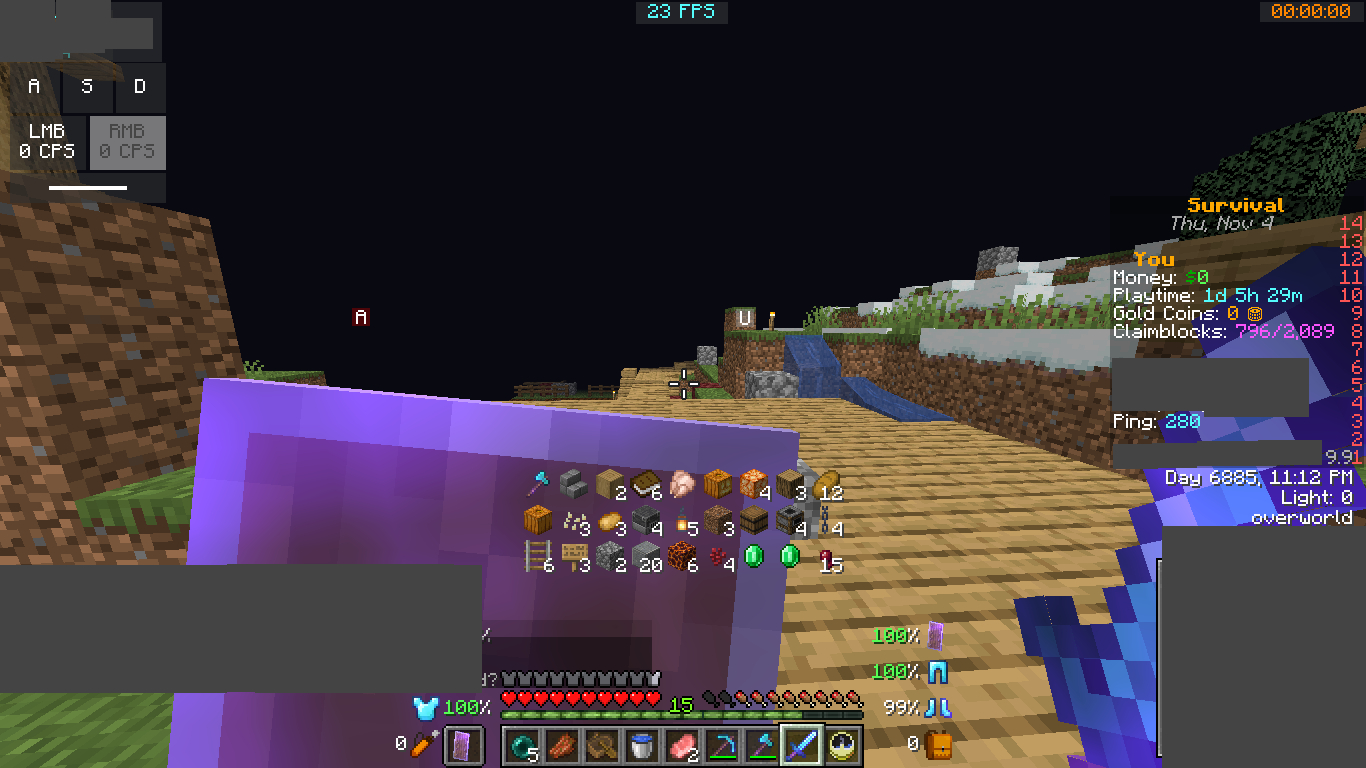Image resolution: width=1366 pixels, height=768 pixels.
Task: Select the diamond pickaxe in the hotbar
Action: 722,745
